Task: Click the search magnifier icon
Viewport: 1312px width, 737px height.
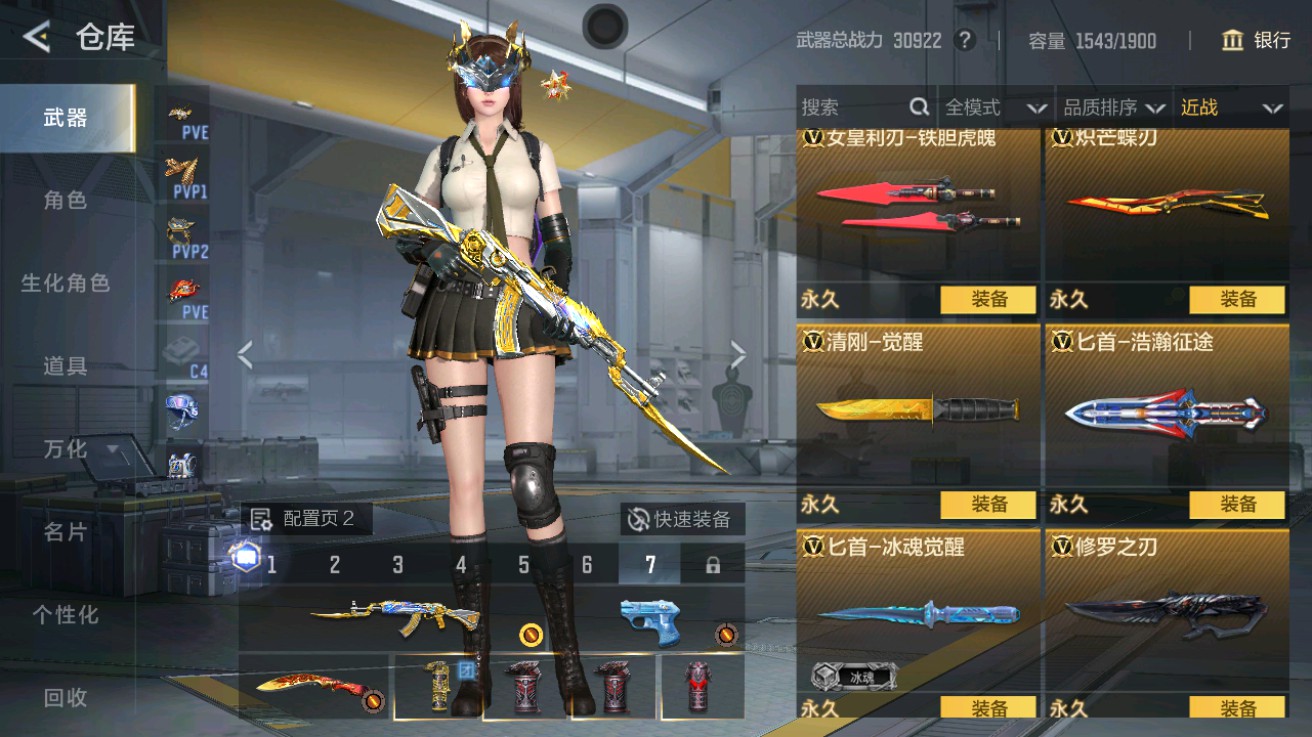Action: point(916,107)
